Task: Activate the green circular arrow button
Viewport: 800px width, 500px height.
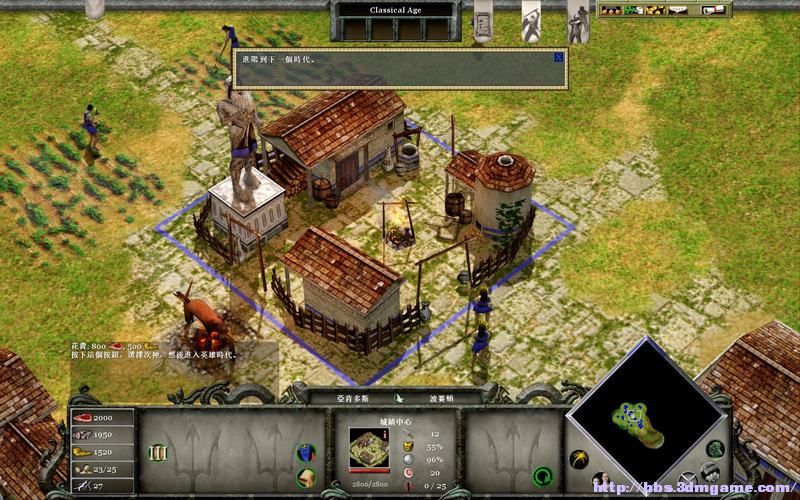Action: (543, 475)
